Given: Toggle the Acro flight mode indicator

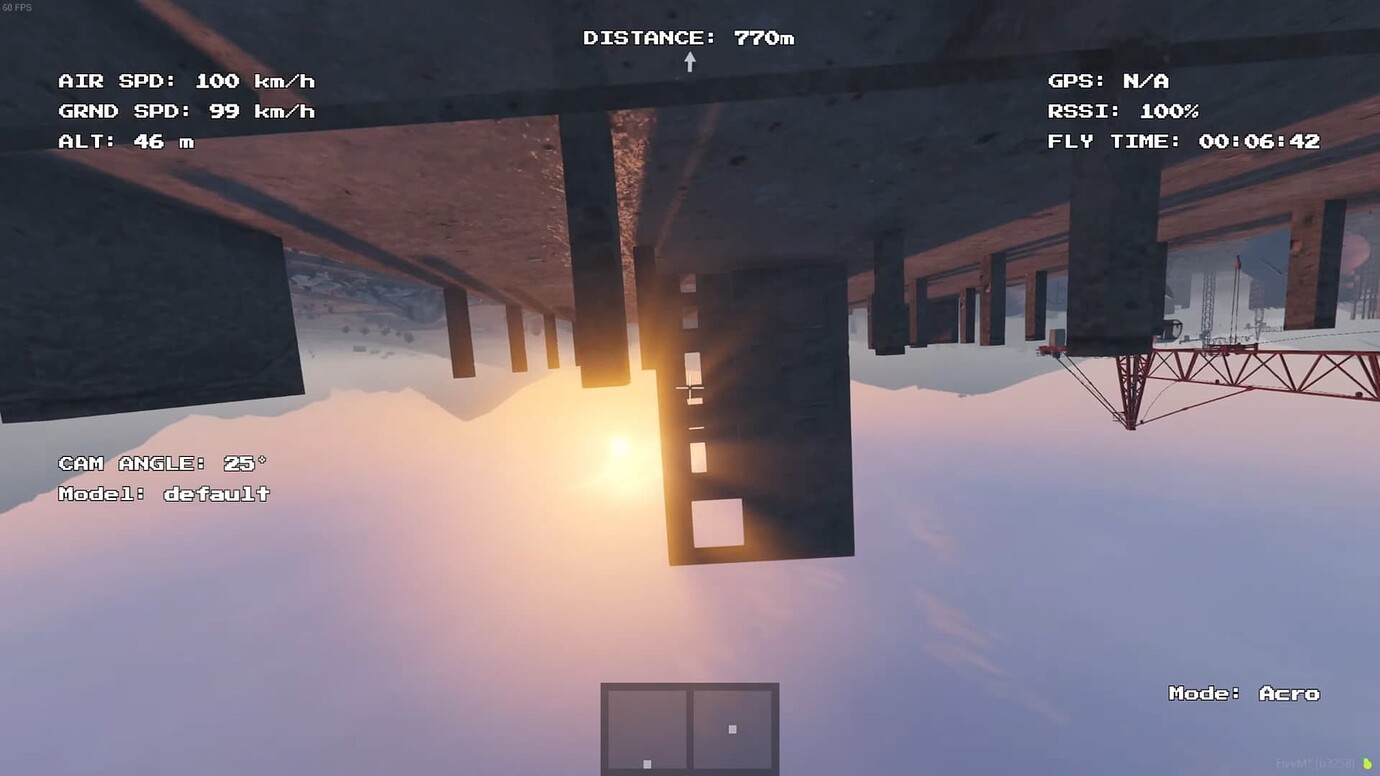Looking at the screenshot, I should 1245,693.
